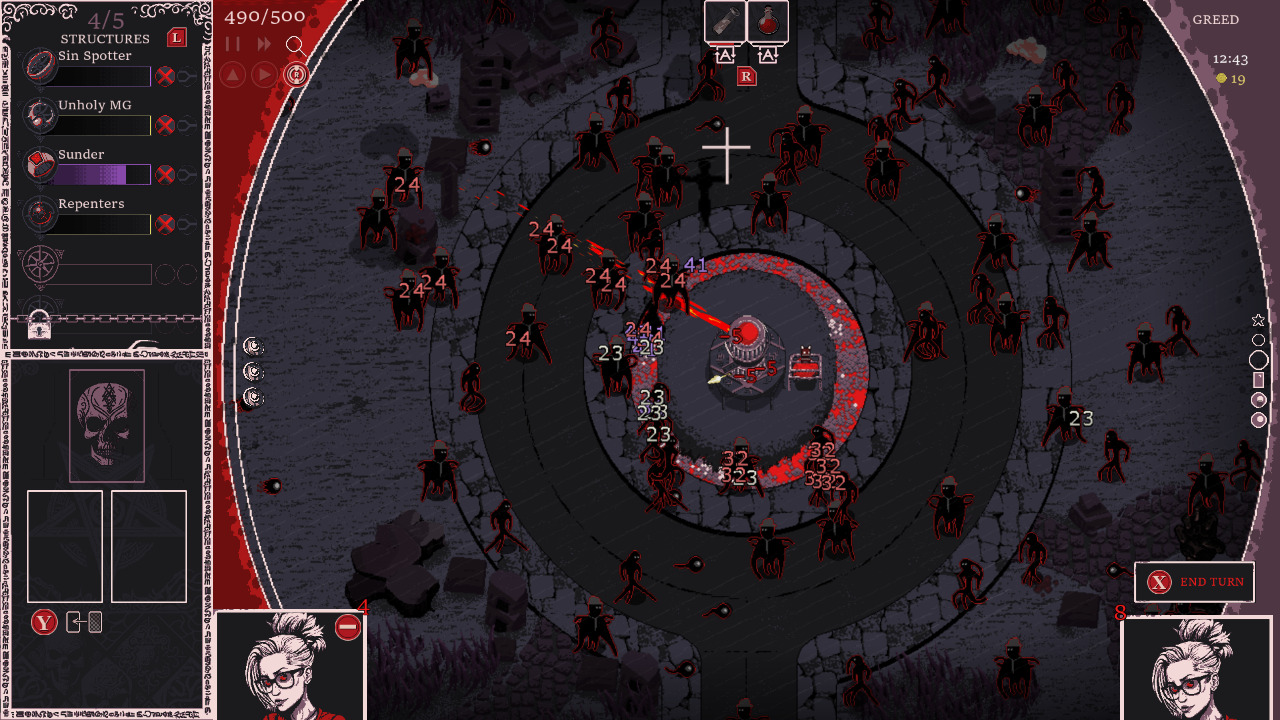
Task: Toggle fast-forward speed
Action: (264, 44)
